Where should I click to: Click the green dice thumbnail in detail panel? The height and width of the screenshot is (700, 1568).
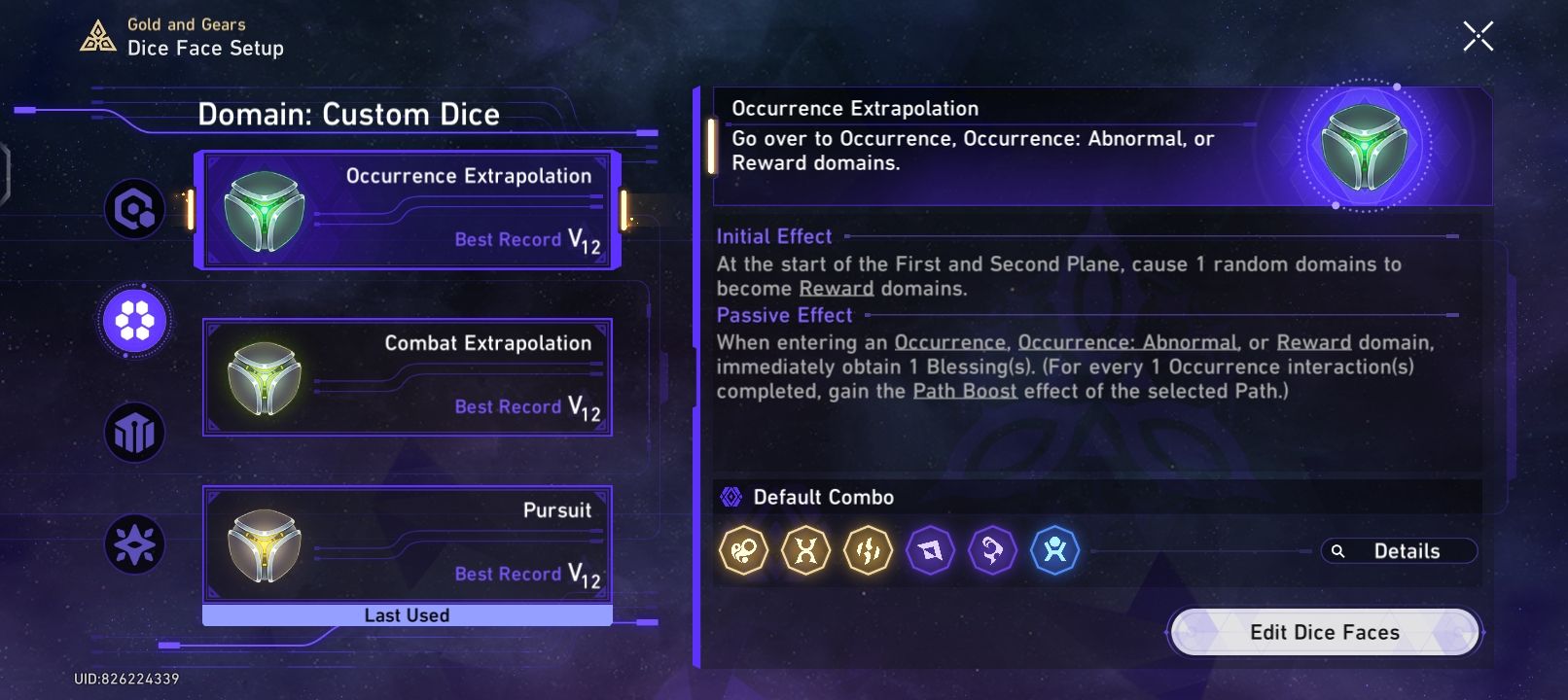point(1367,146)
